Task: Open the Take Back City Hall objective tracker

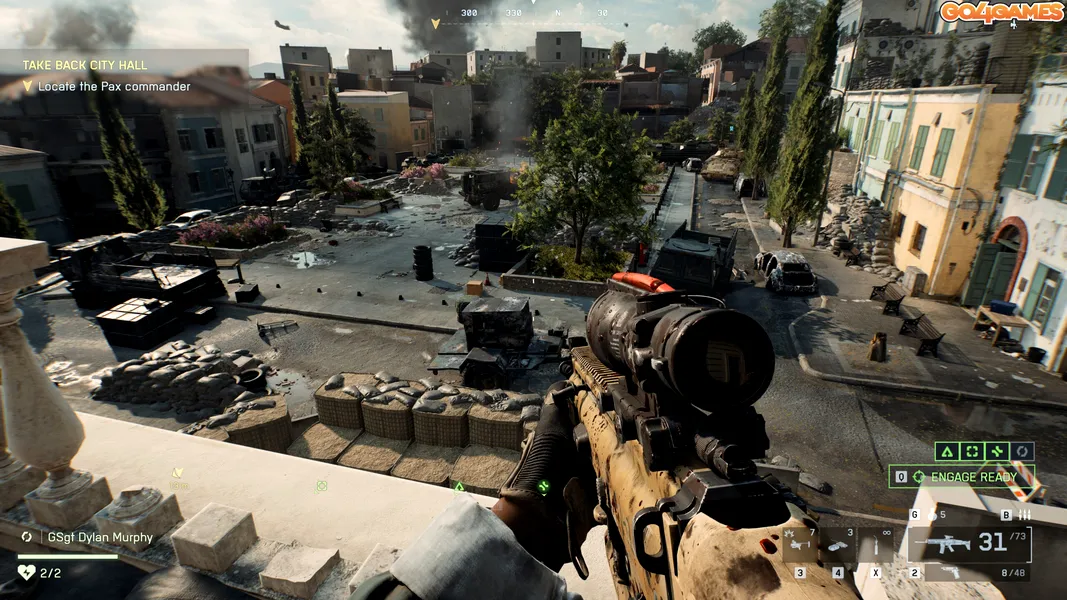Action: coord(85,65)
